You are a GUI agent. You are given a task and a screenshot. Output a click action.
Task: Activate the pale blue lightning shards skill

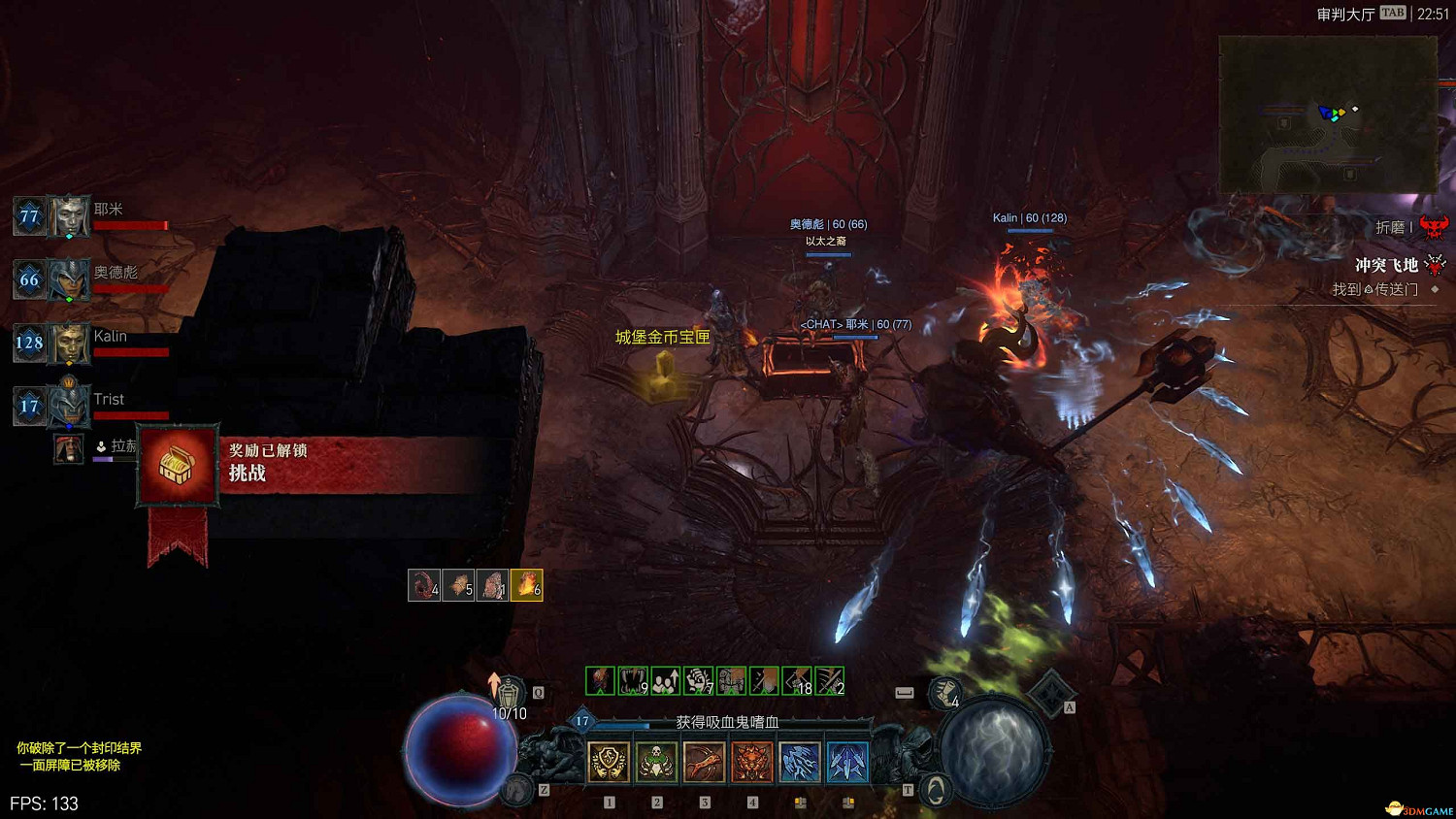[x=799, y=763]
